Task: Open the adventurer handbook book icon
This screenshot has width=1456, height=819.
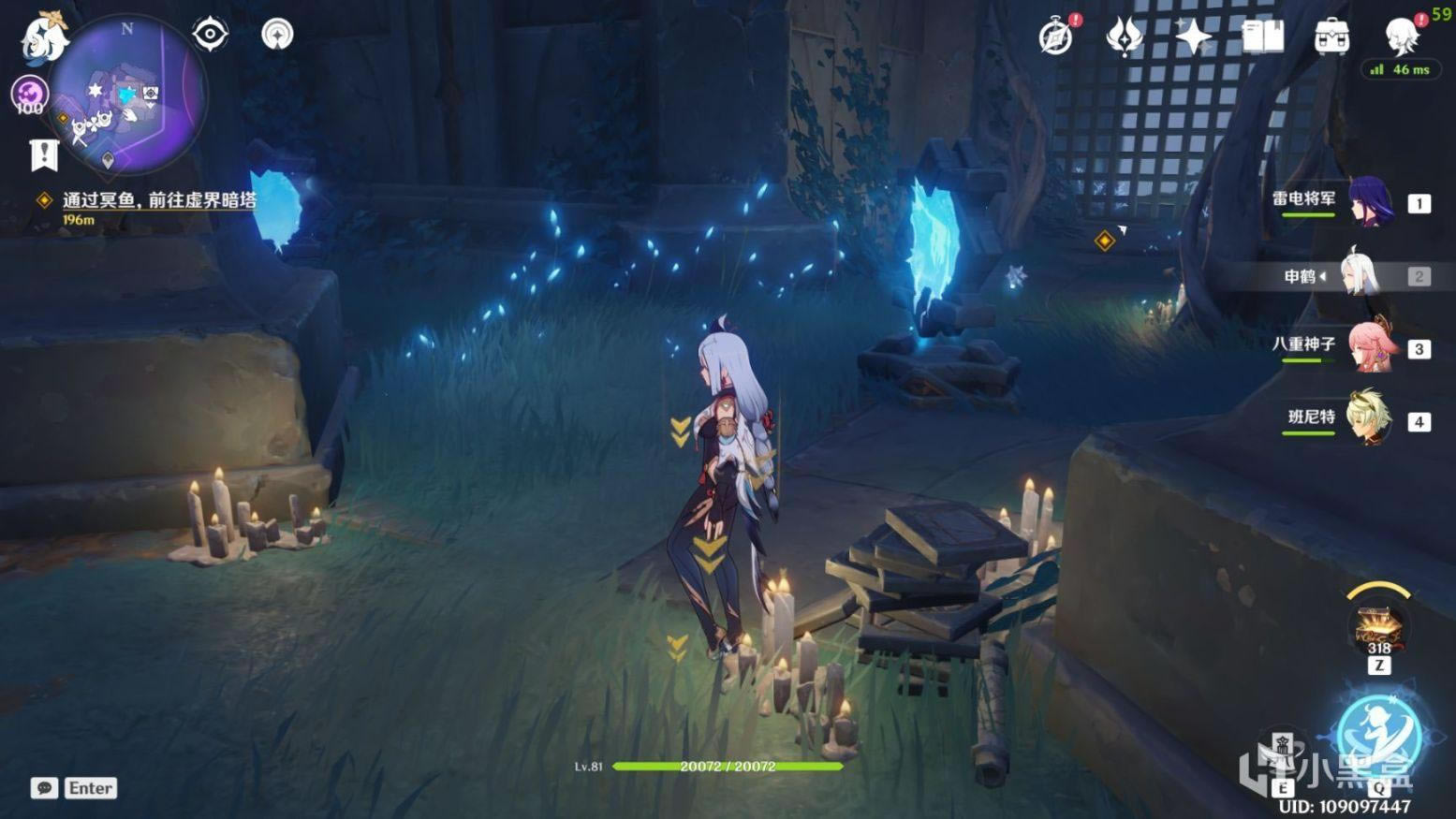Action: point(1262,37)
